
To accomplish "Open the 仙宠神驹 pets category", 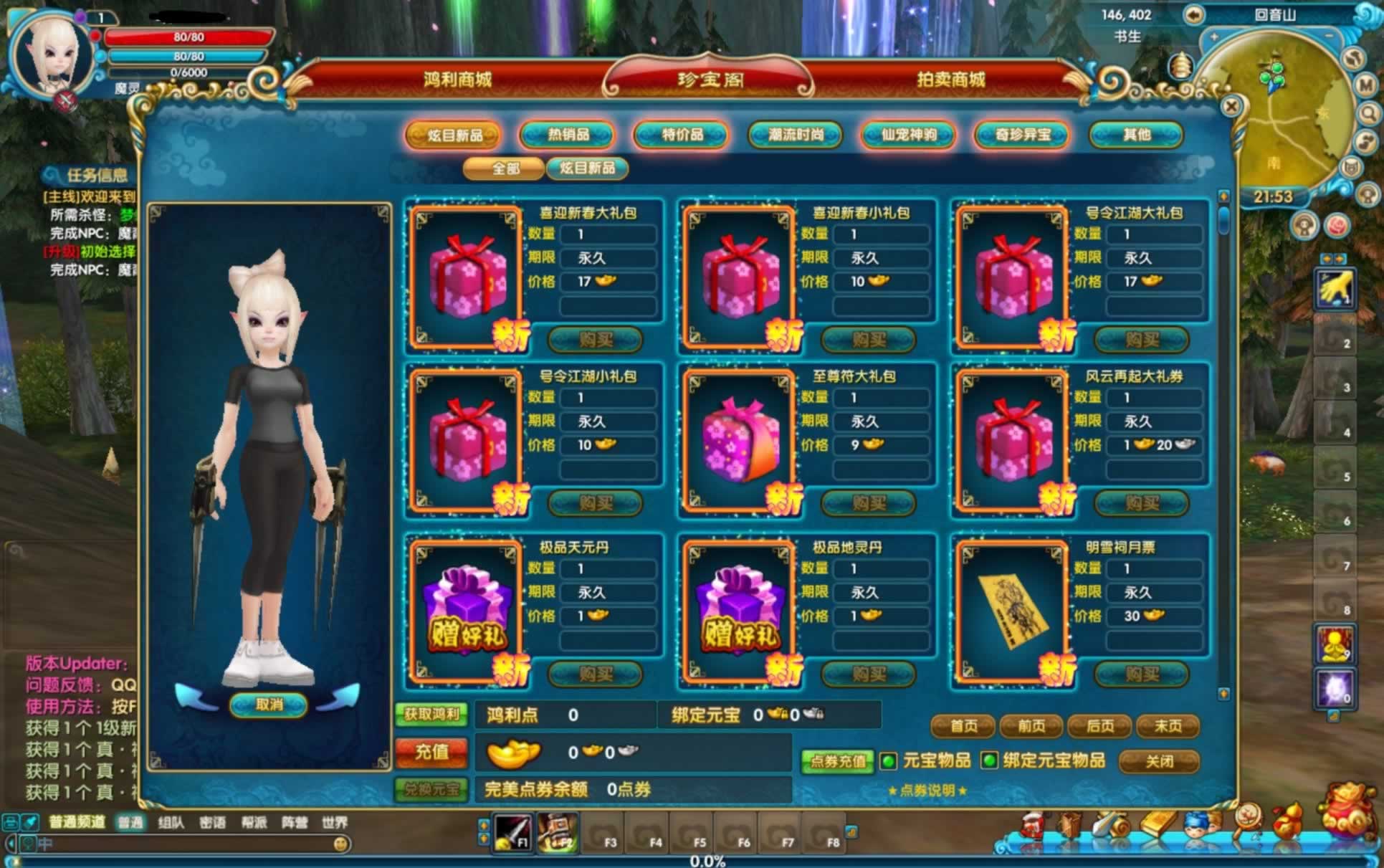I will coord(909,135).
